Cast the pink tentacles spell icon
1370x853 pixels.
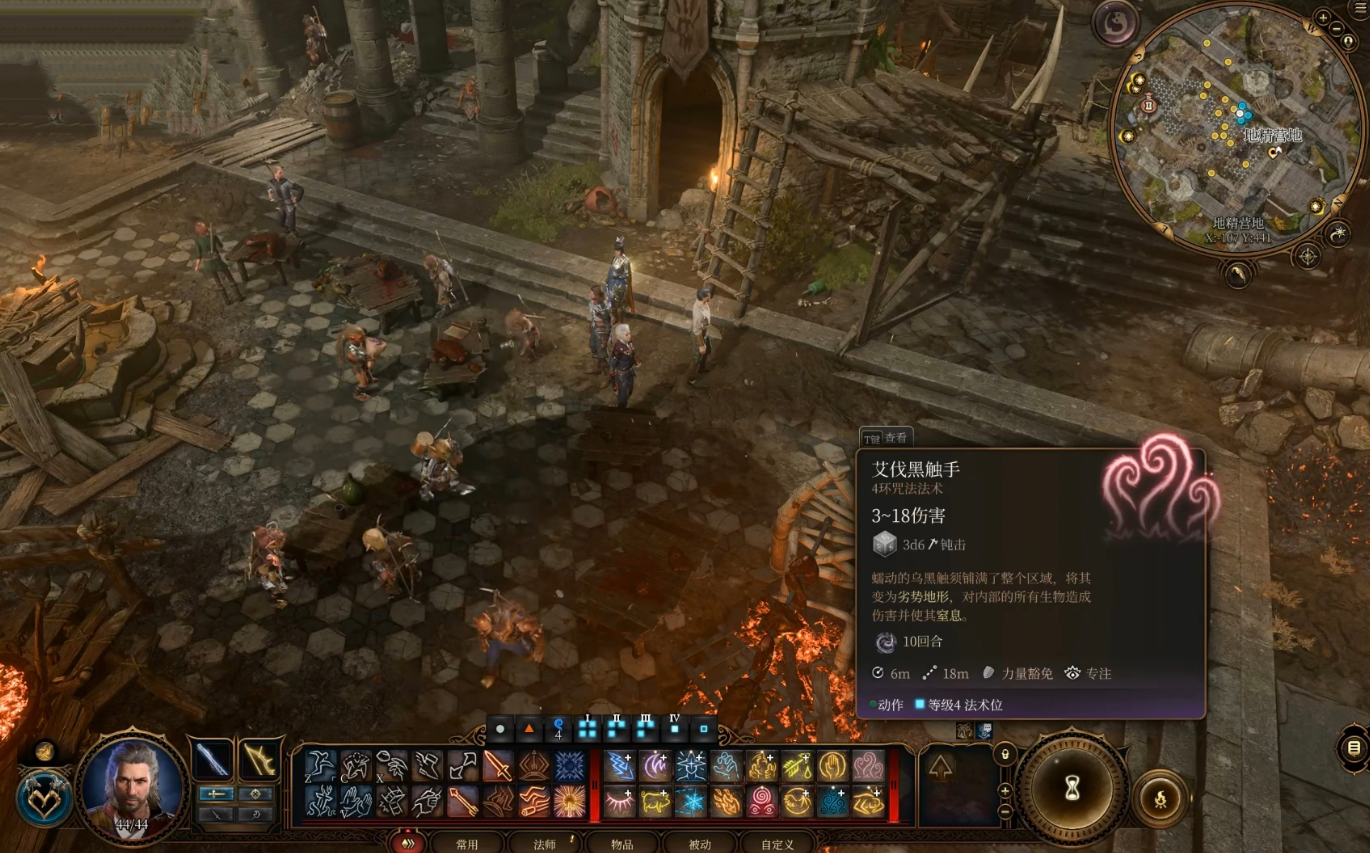(867, 766)
